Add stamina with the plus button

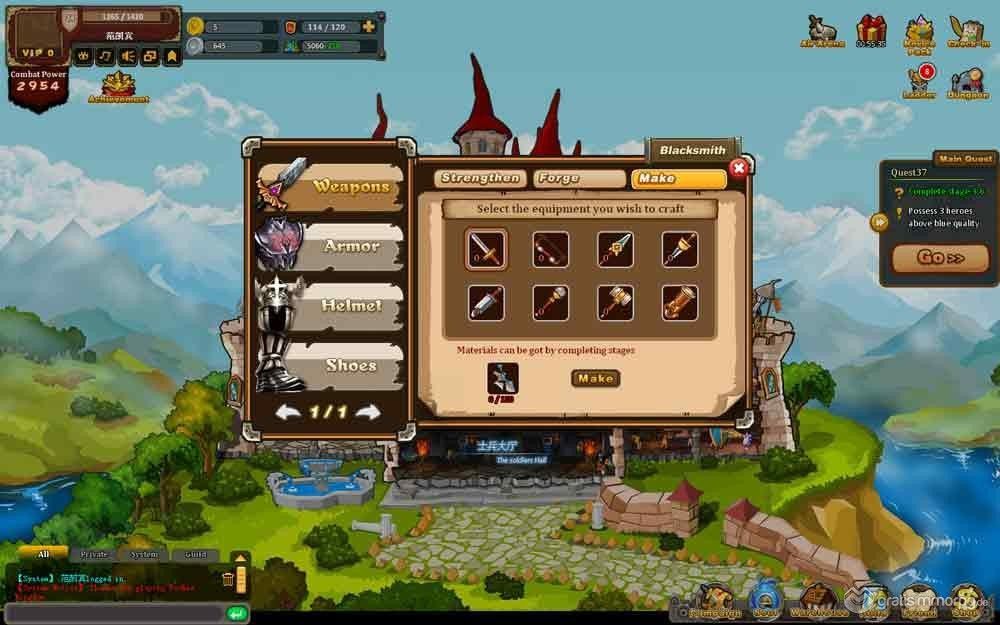click(x=369, y=26)
